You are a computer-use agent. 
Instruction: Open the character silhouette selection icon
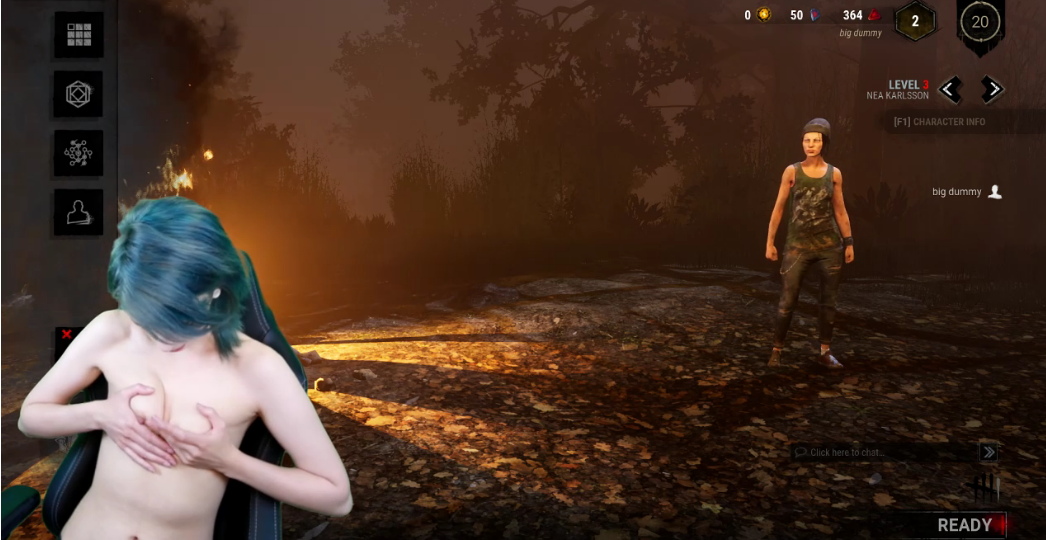(78, 212)
